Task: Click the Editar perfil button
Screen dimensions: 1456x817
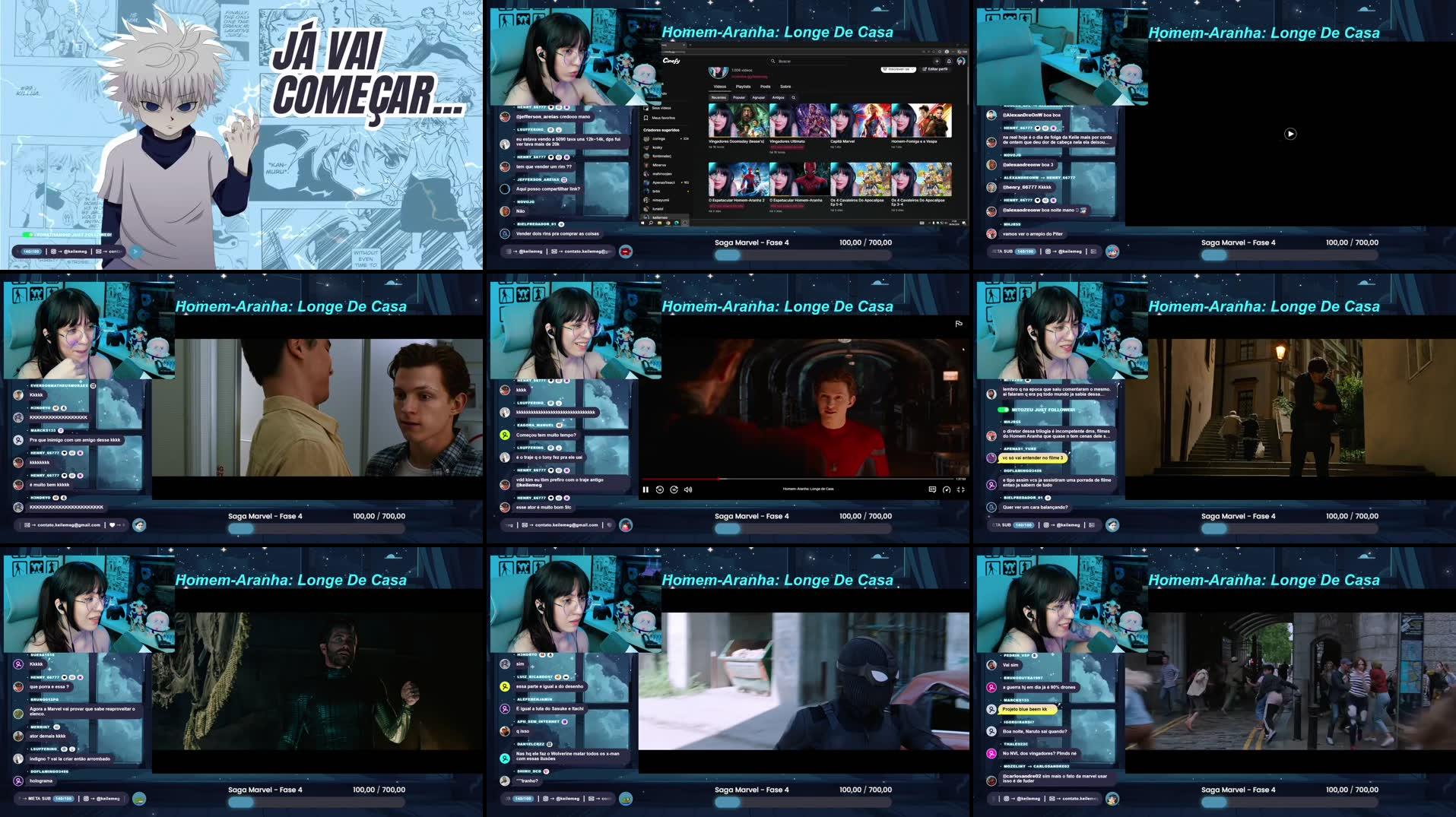Action: (x=937, y=70)
